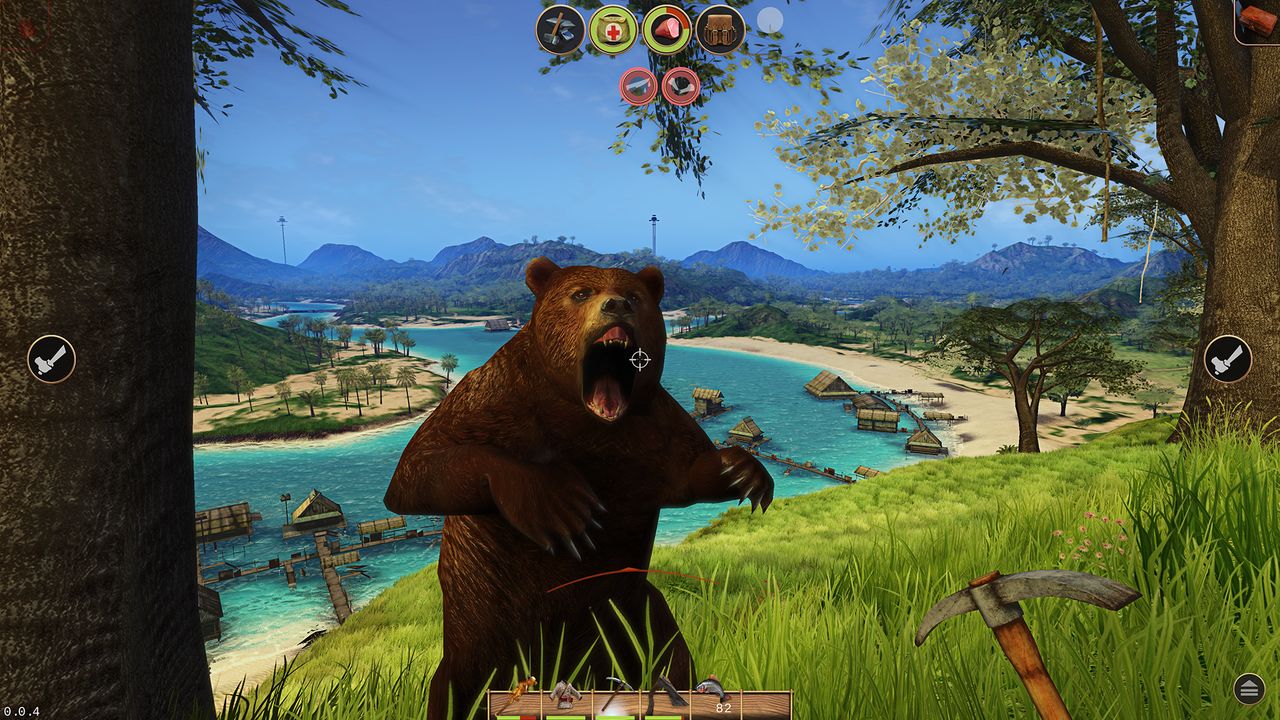Select the grayed-out knife quick-craft icon

(681, 86)
